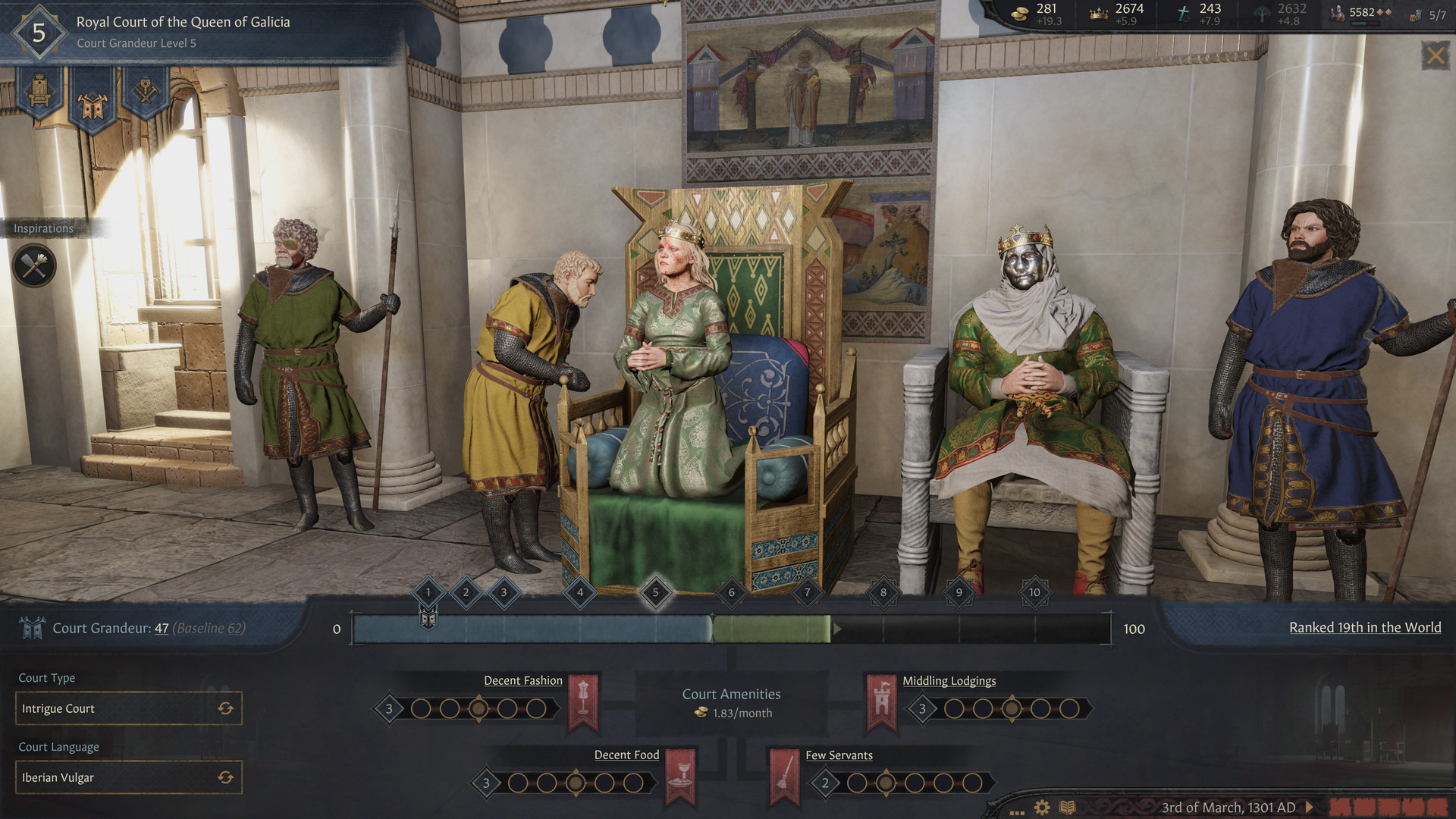The image size is (1456, 819).
Task: Click the Court Grandeur 47 link
Action: pyautogui.click(x=162, y=628)
